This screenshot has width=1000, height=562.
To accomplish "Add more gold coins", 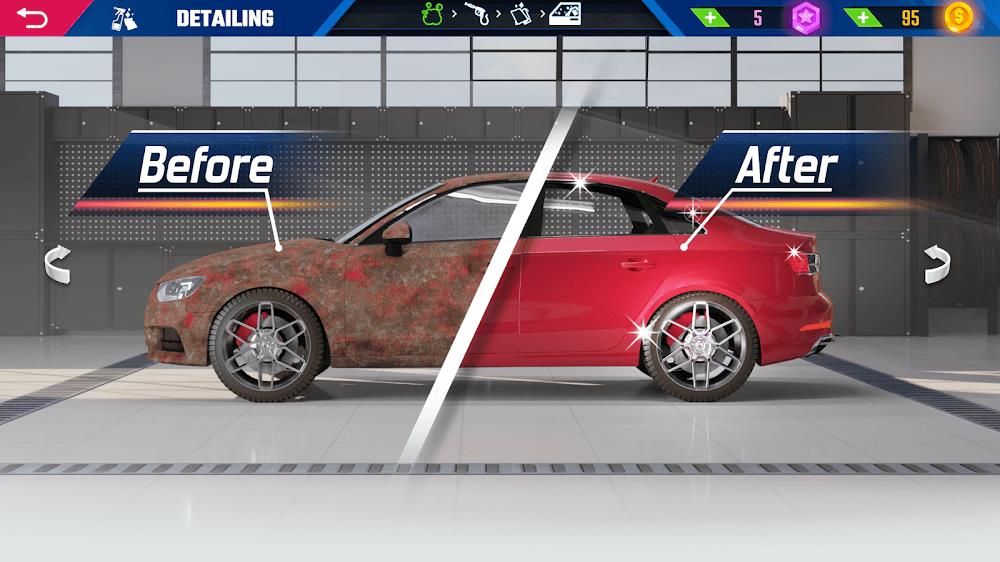I will [x=861, y=18].
